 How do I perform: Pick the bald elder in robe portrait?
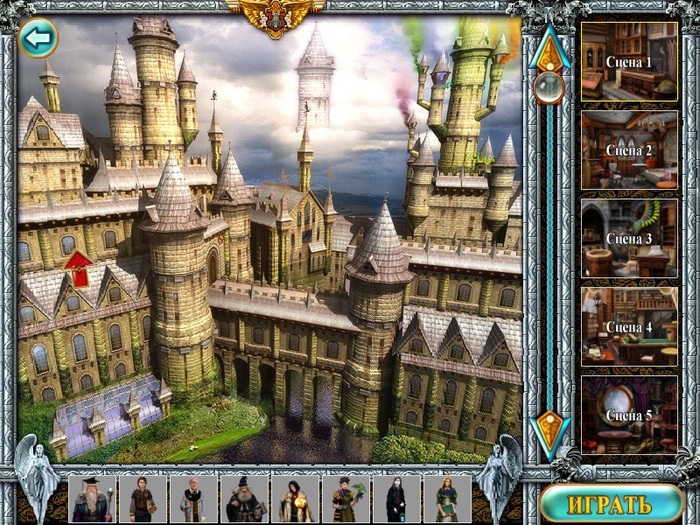click(194, 499)
